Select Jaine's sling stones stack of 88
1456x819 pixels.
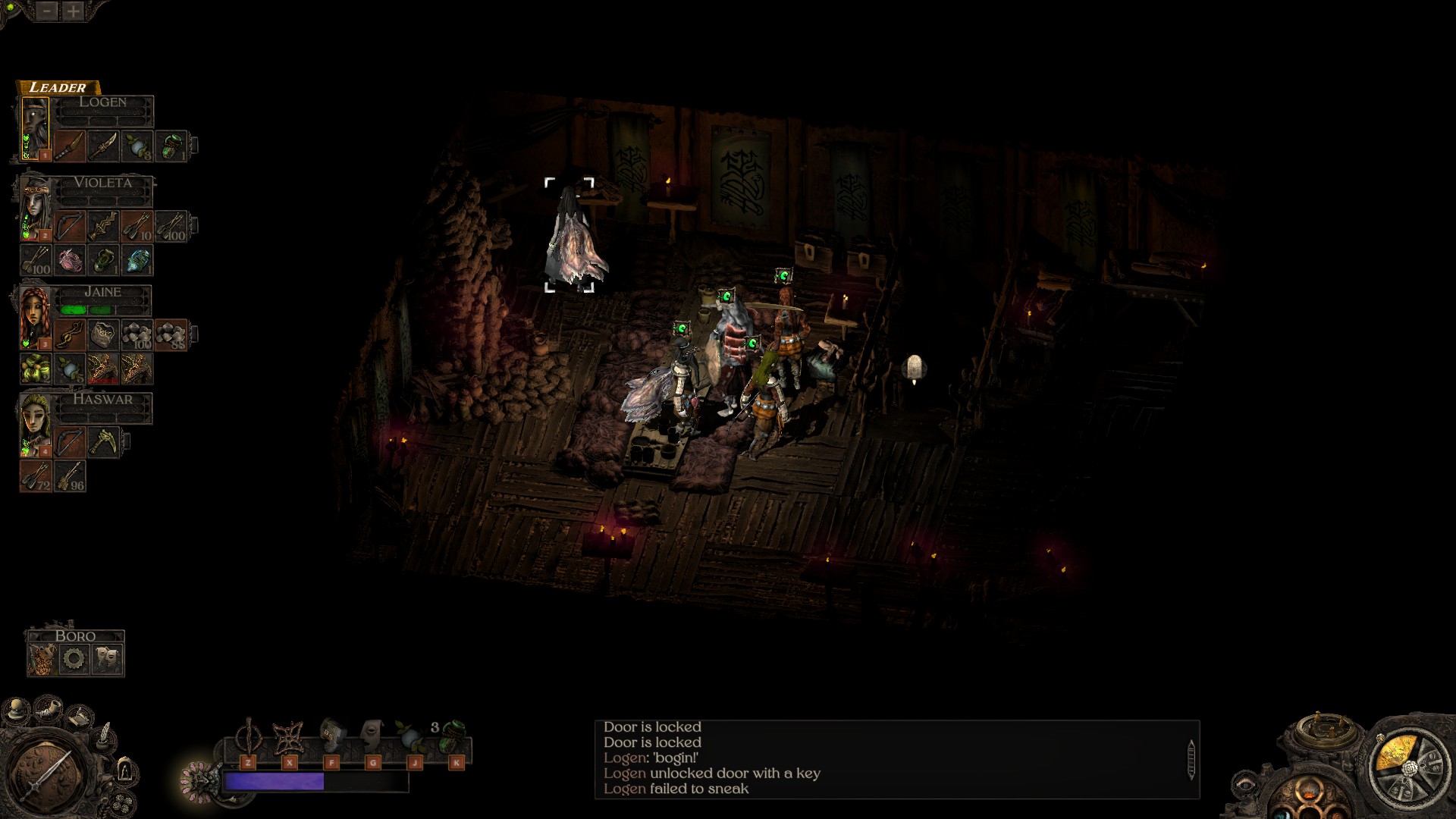(x=171, y=334)
